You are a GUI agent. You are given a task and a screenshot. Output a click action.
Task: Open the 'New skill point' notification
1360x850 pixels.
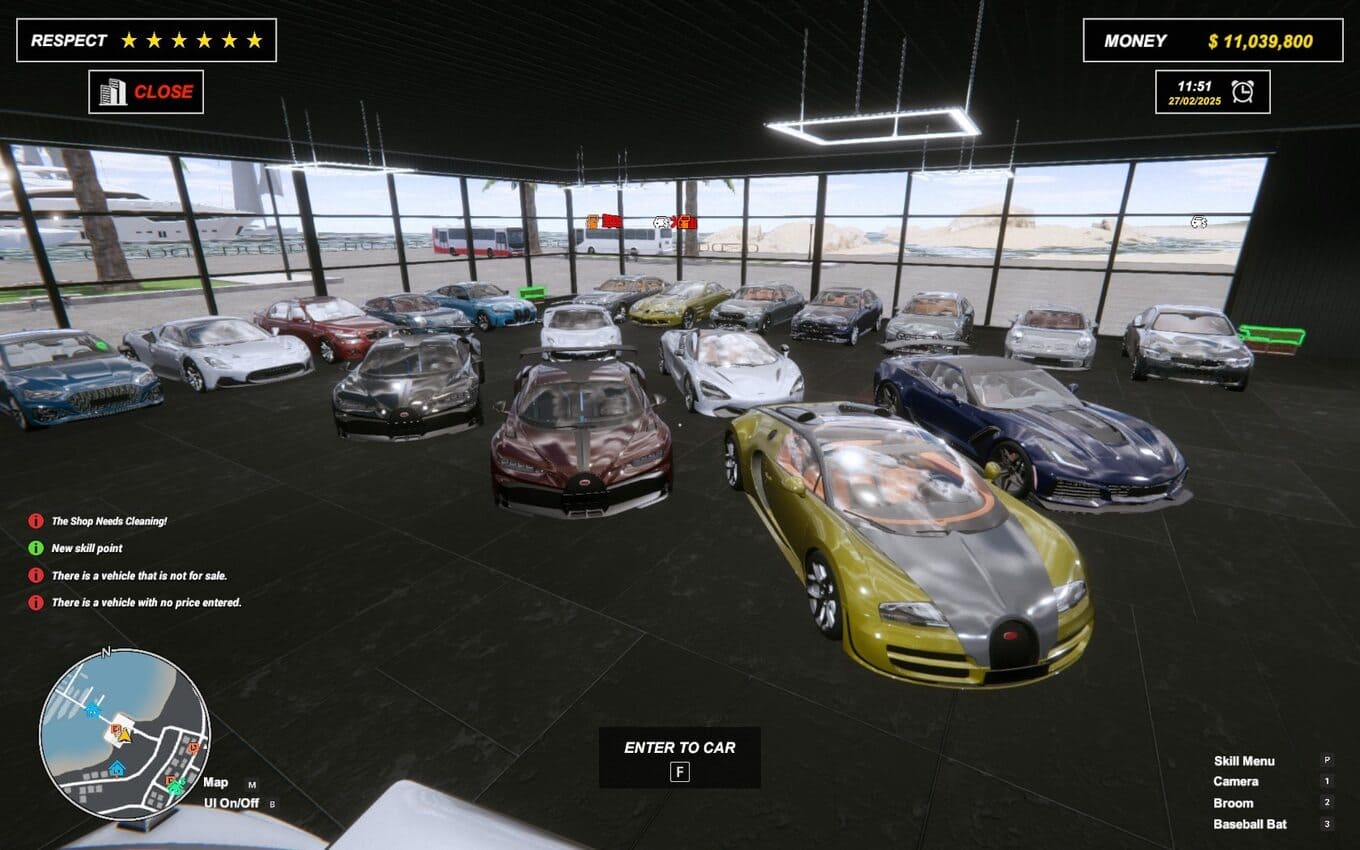[87, 548]
